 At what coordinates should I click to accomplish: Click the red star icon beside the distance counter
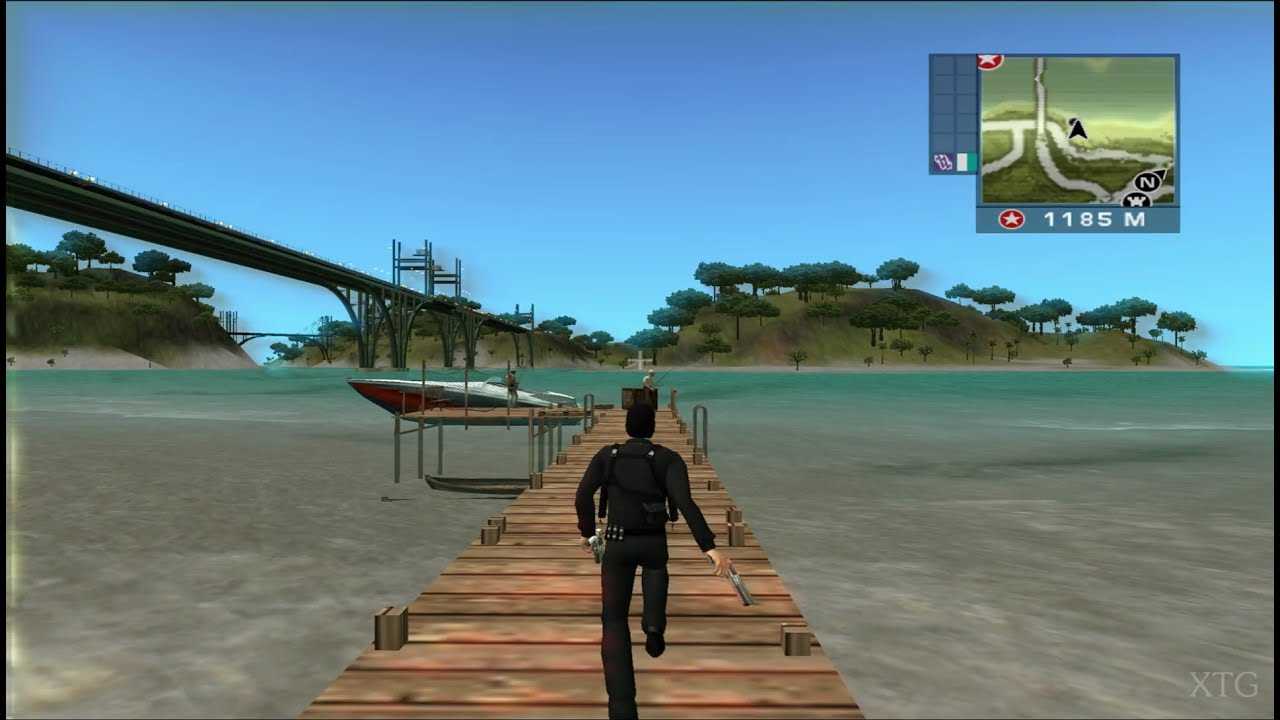tap(1009, 218)
